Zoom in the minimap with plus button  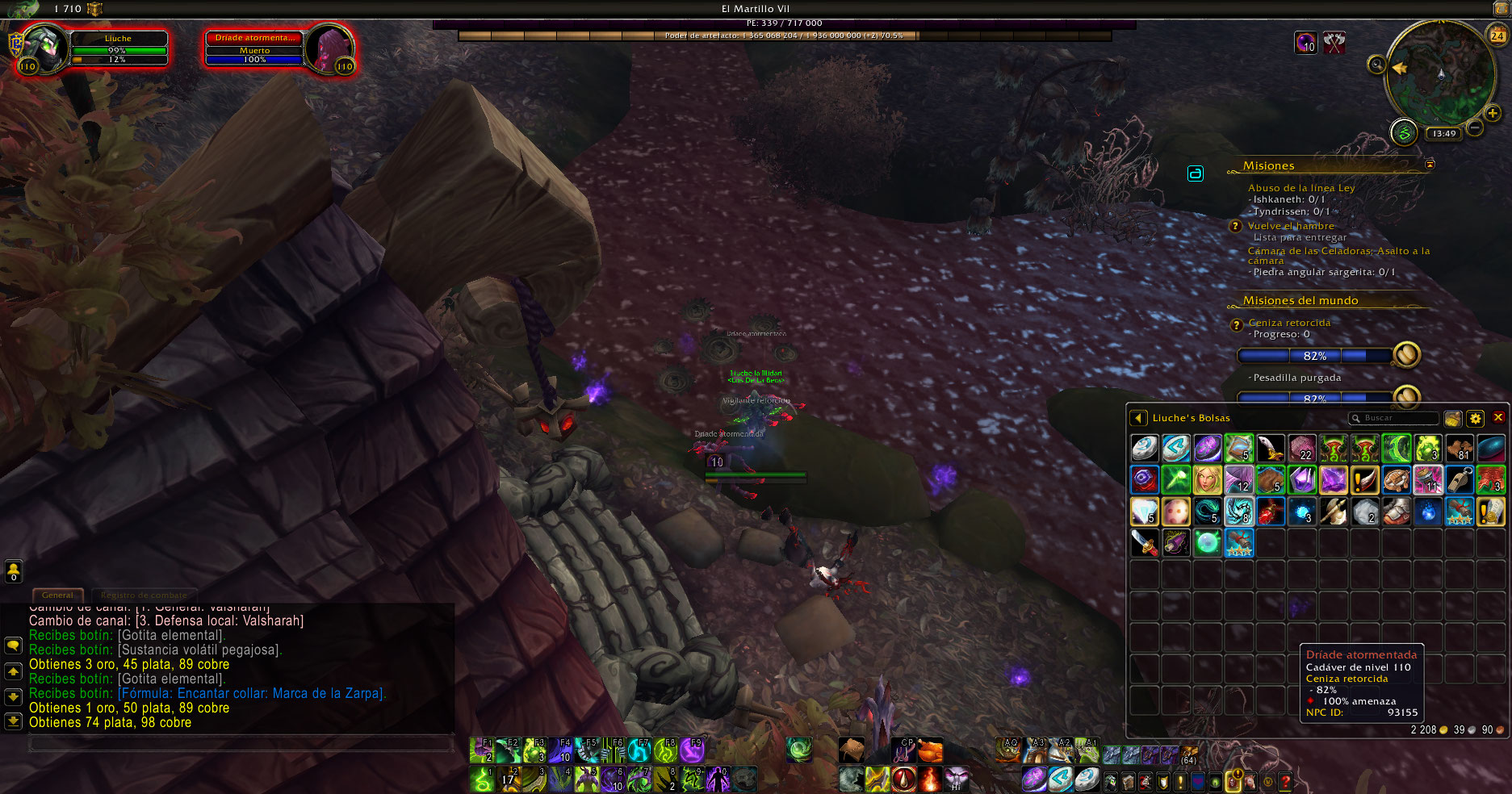pyautogui.click(x=1493, y=114)
